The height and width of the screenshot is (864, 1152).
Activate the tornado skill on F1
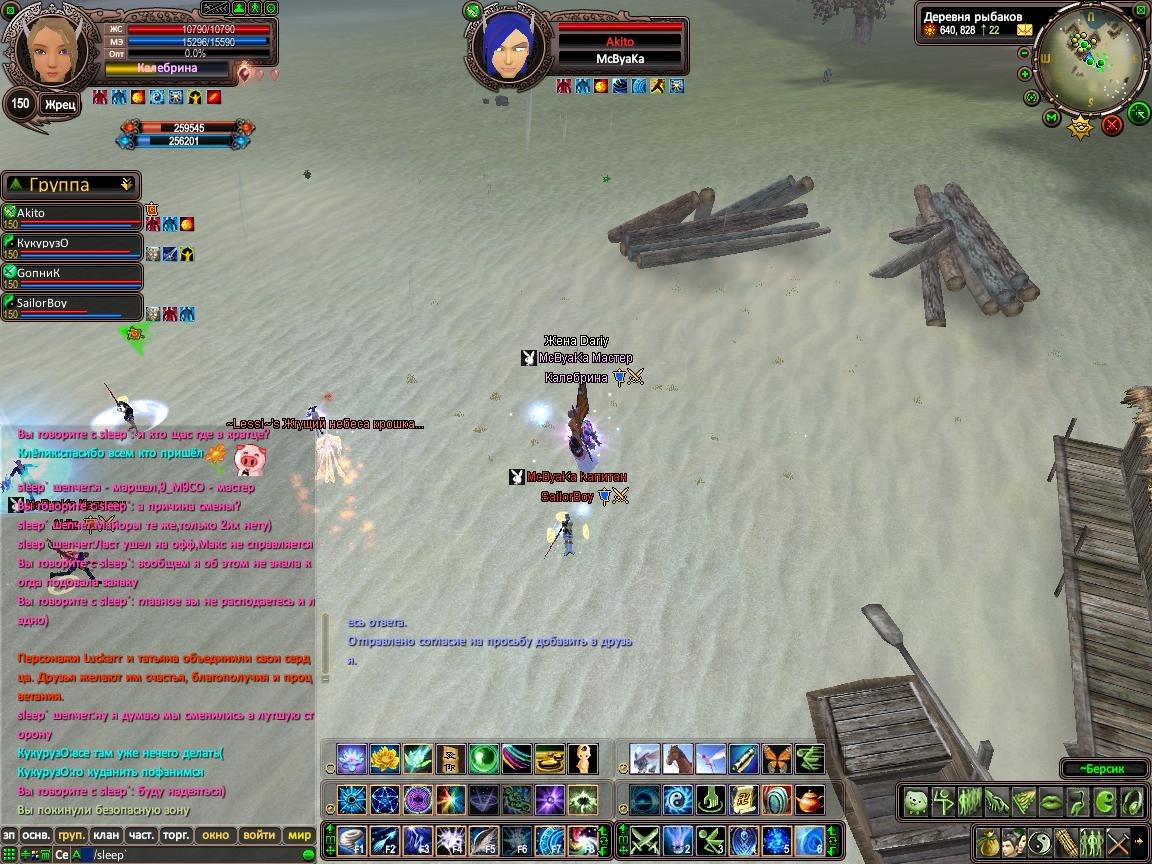point(352,840)
